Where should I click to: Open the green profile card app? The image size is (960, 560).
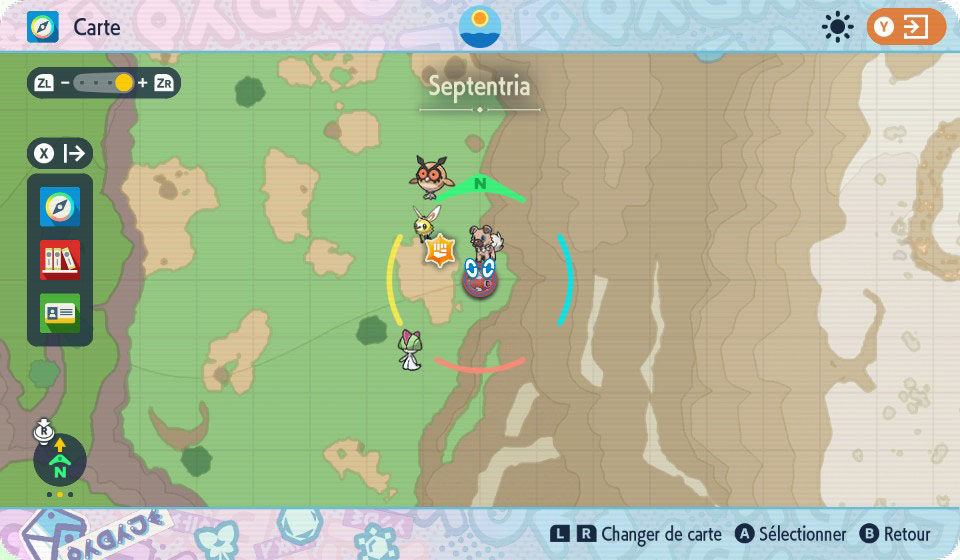click(60, 313)
